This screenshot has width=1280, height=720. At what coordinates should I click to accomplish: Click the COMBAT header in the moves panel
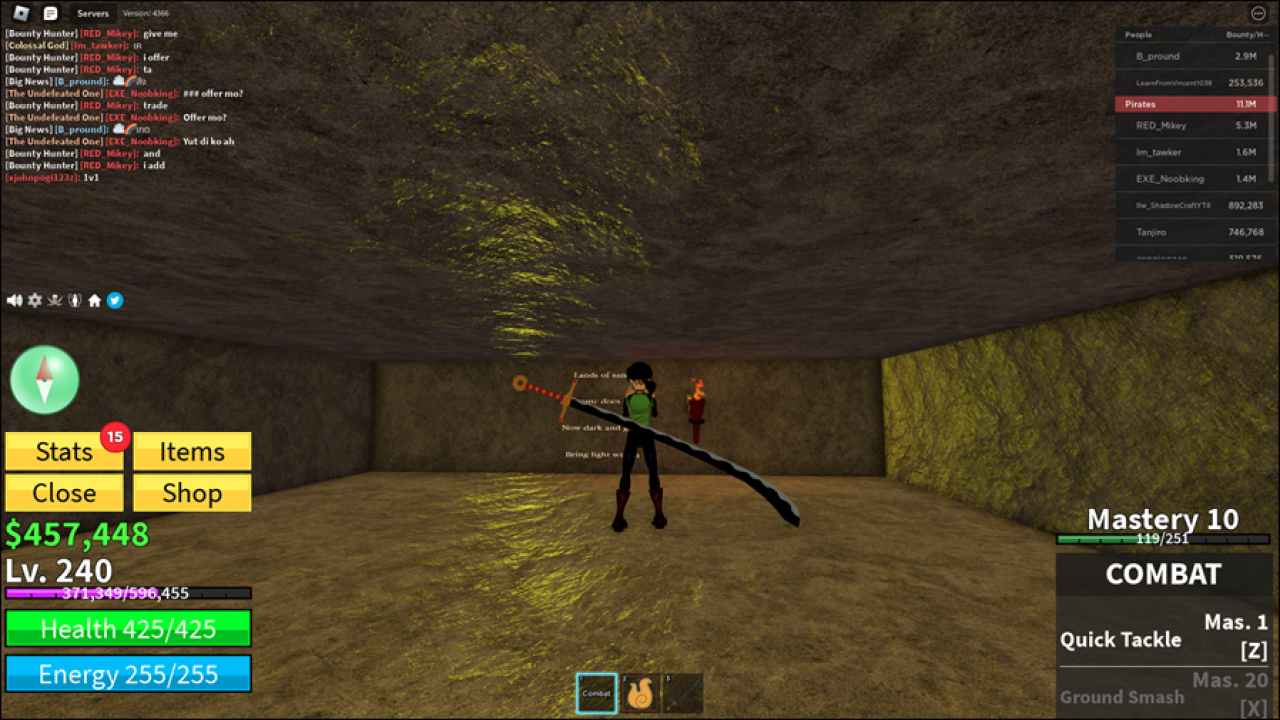pyautogui.click(x=1163, y=574)
